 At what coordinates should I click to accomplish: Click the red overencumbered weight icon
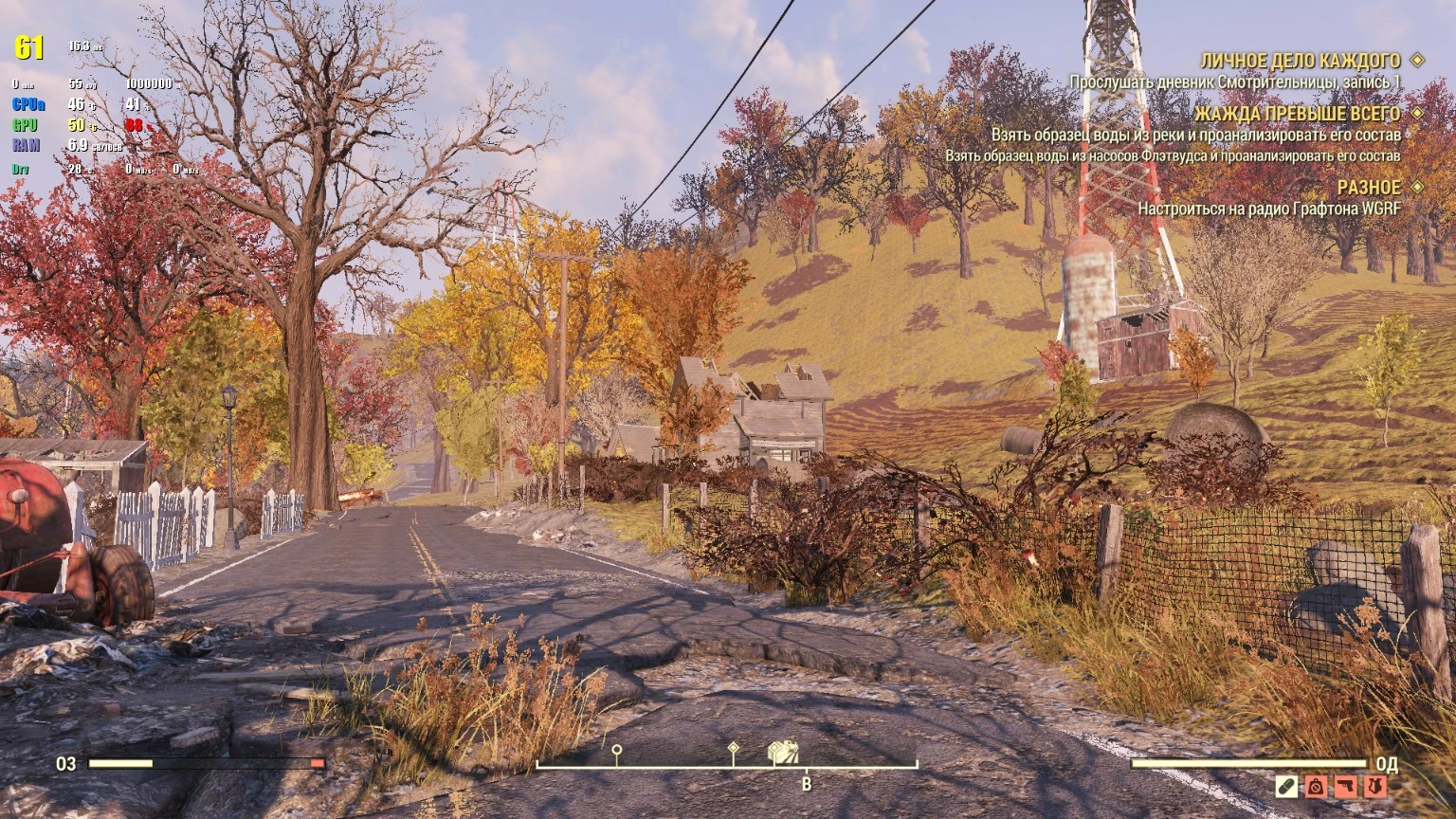click(x=1316, y=785)
